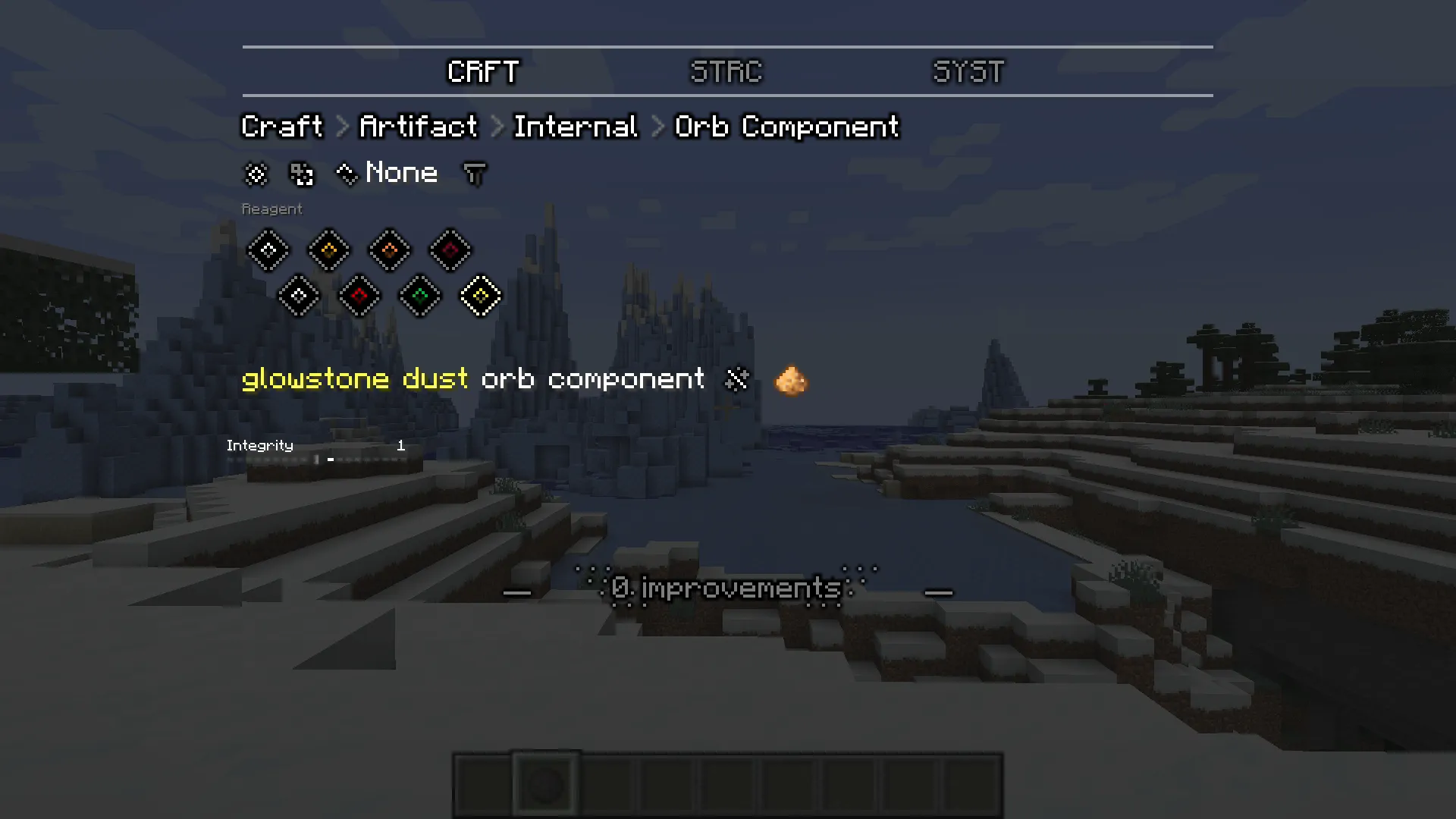1456x819 pixels.
Task: Select the dark red reagent diamond
Action: 450,250
